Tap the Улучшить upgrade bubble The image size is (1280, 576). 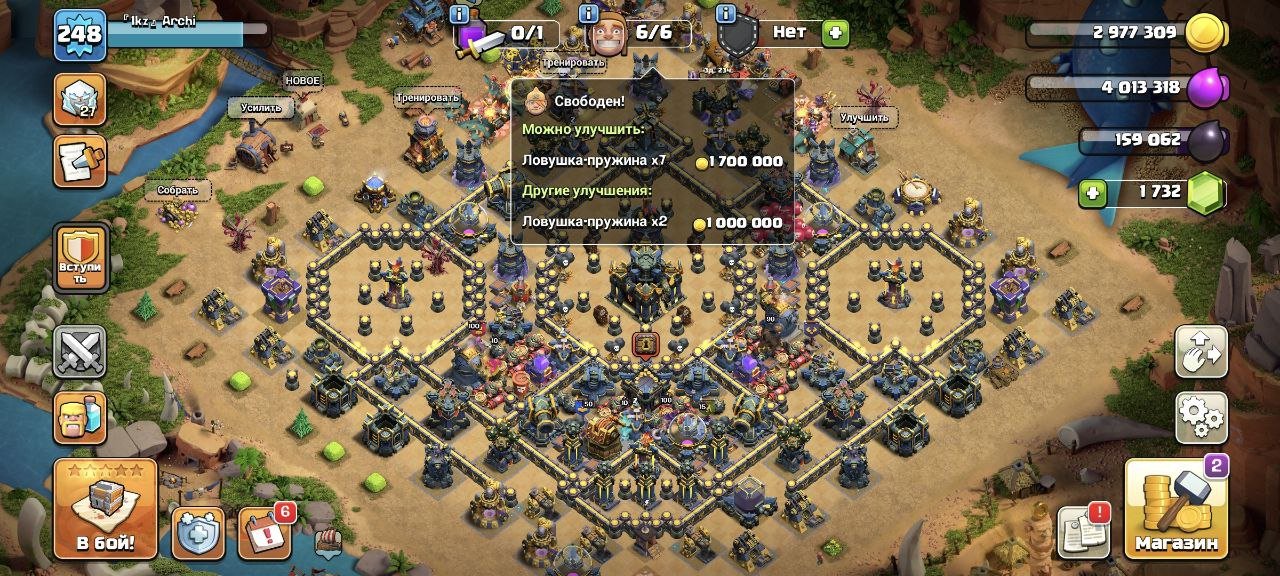864,117
